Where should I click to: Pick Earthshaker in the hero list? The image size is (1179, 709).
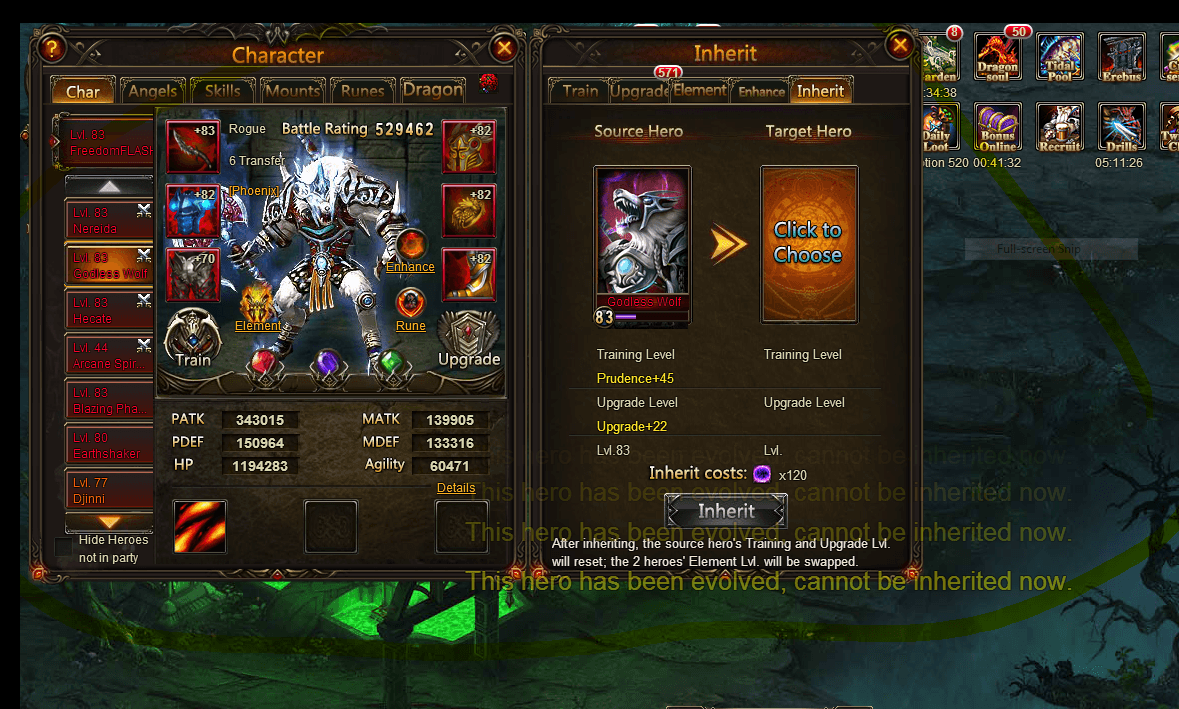click(108, 446)
